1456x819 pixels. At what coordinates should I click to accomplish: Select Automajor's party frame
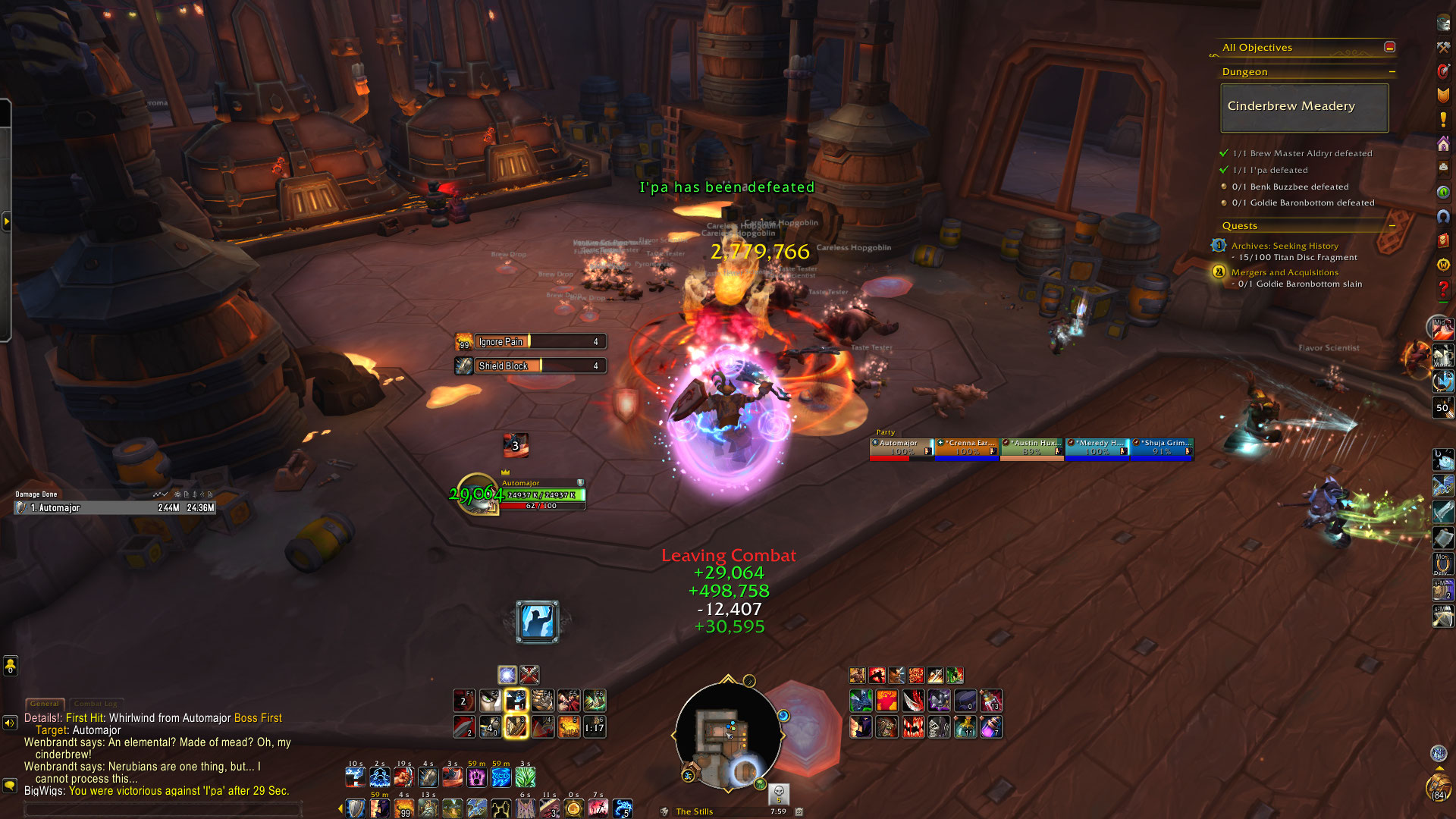click(901, 448)
